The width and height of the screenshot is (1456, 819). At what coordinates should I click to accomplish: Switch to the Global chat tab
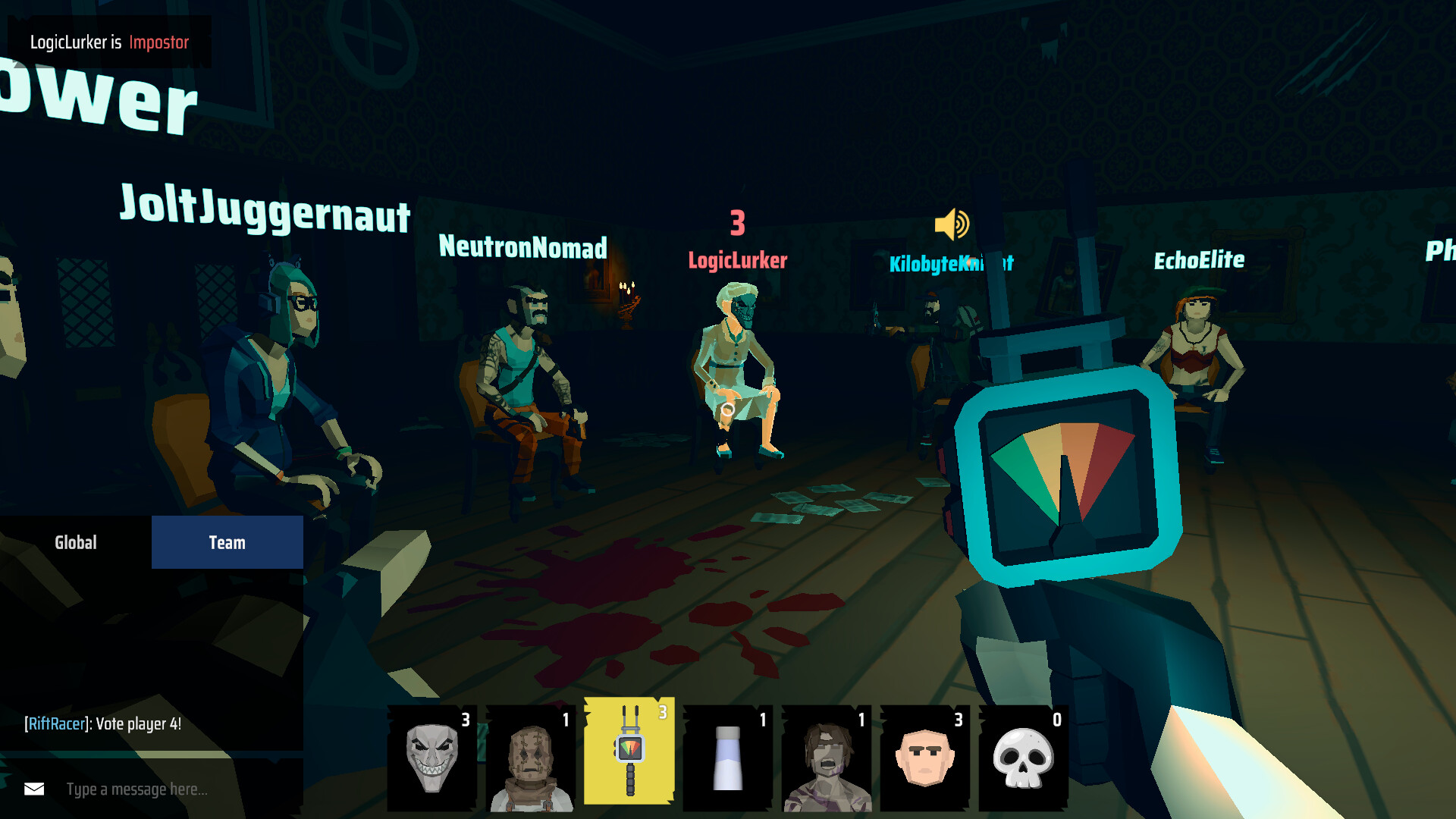(76, 541)
